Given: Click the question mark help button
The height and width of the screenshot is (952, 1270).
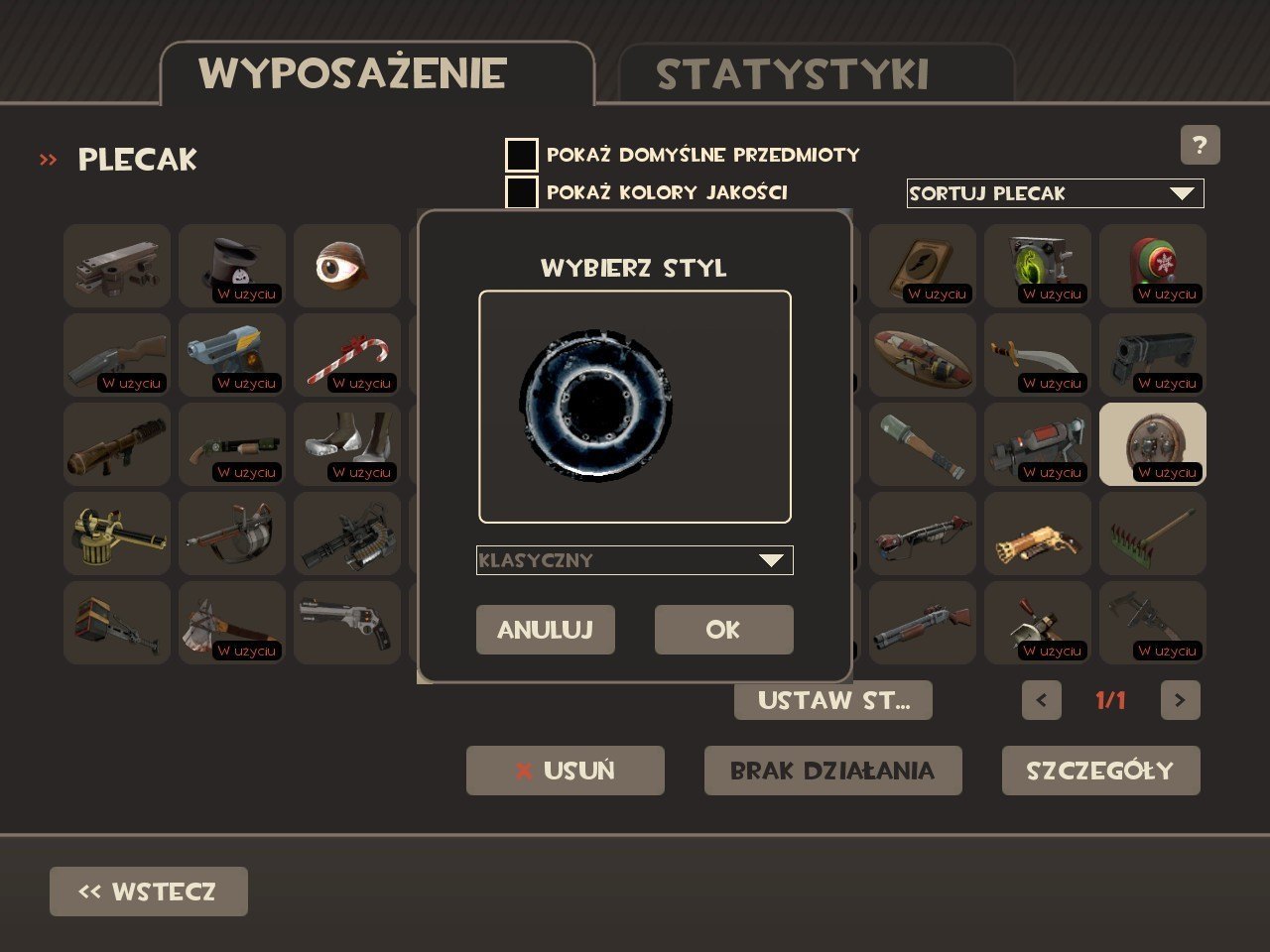Looking at the screenshot, I should pyautogui.click(x=1200, y=146).
